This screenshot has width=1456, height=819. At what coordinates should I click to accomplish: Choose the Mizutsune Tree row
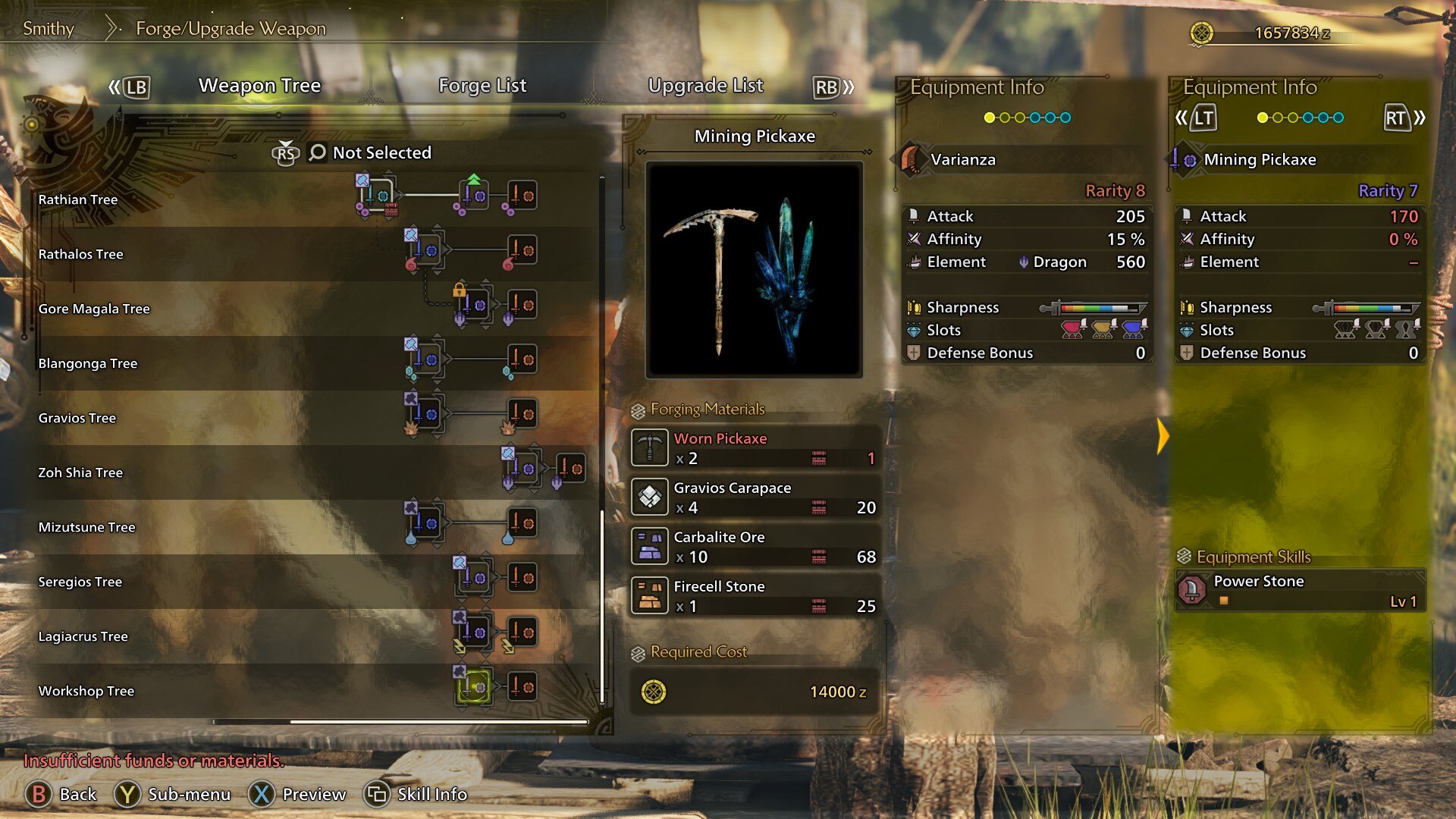click(86, 527)
